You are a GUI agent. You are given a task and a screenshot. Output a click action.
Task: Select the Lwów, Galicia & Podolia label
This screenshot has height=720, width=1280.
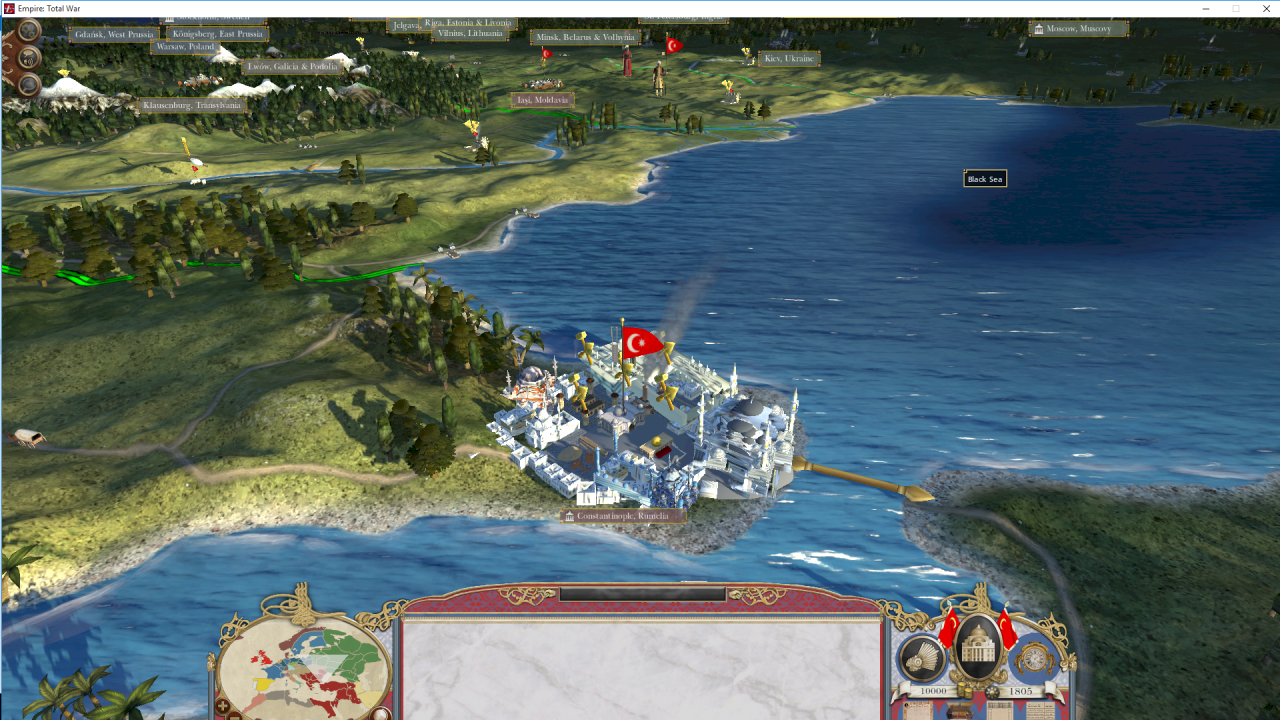click(292, 67)
